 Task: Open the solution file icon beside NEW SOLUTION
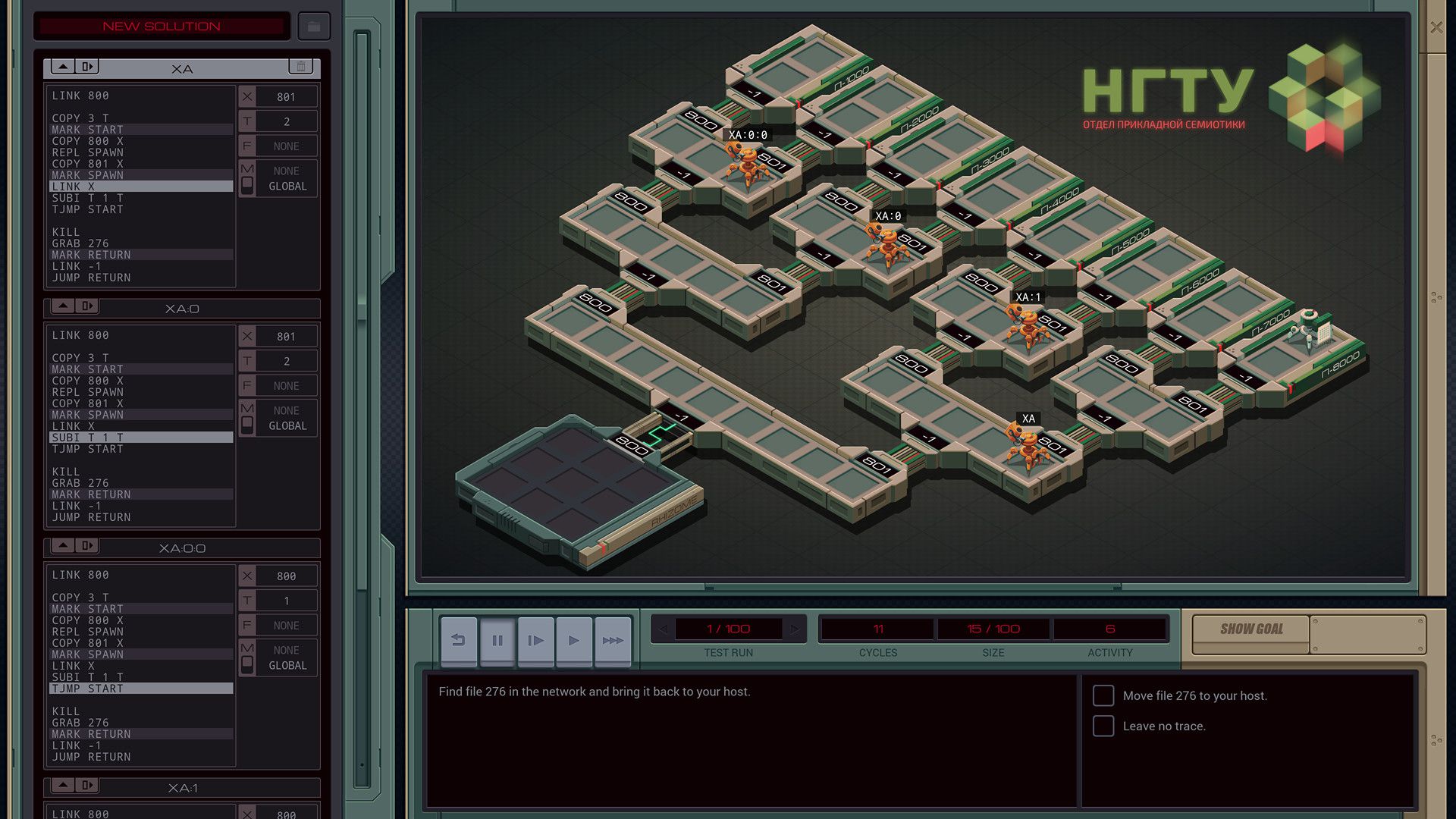[313, 26]
